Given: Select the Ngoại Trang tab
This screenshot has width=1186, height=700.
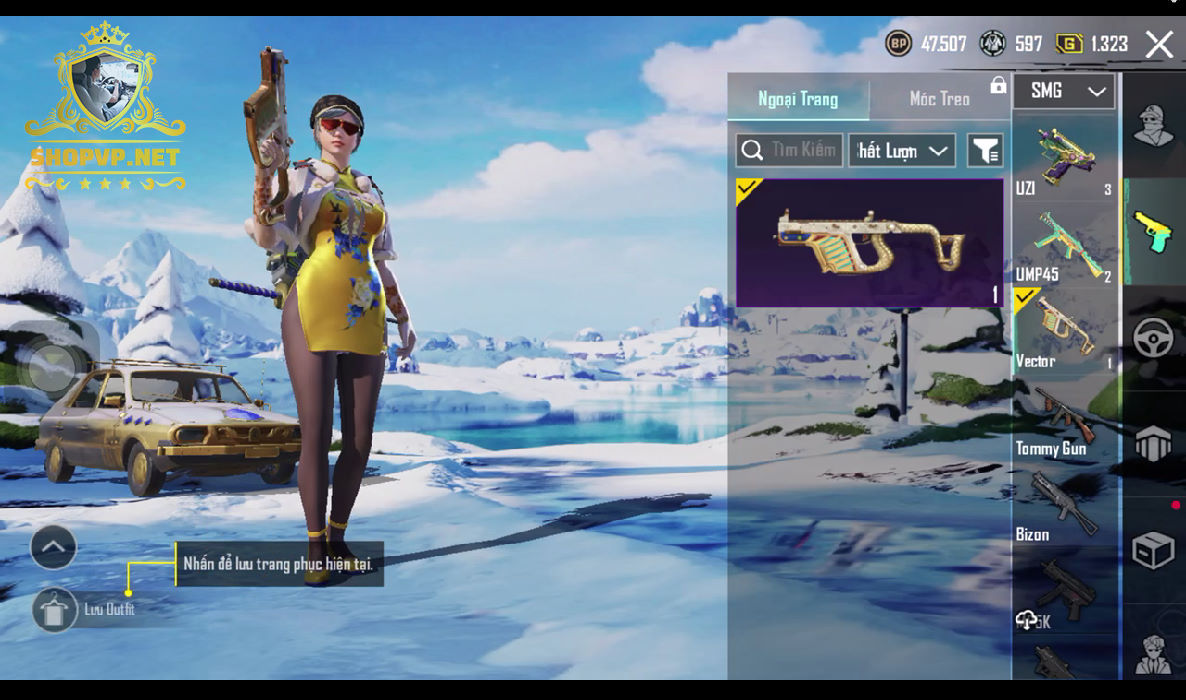Looking at the screenshot, I should (798, 98).
